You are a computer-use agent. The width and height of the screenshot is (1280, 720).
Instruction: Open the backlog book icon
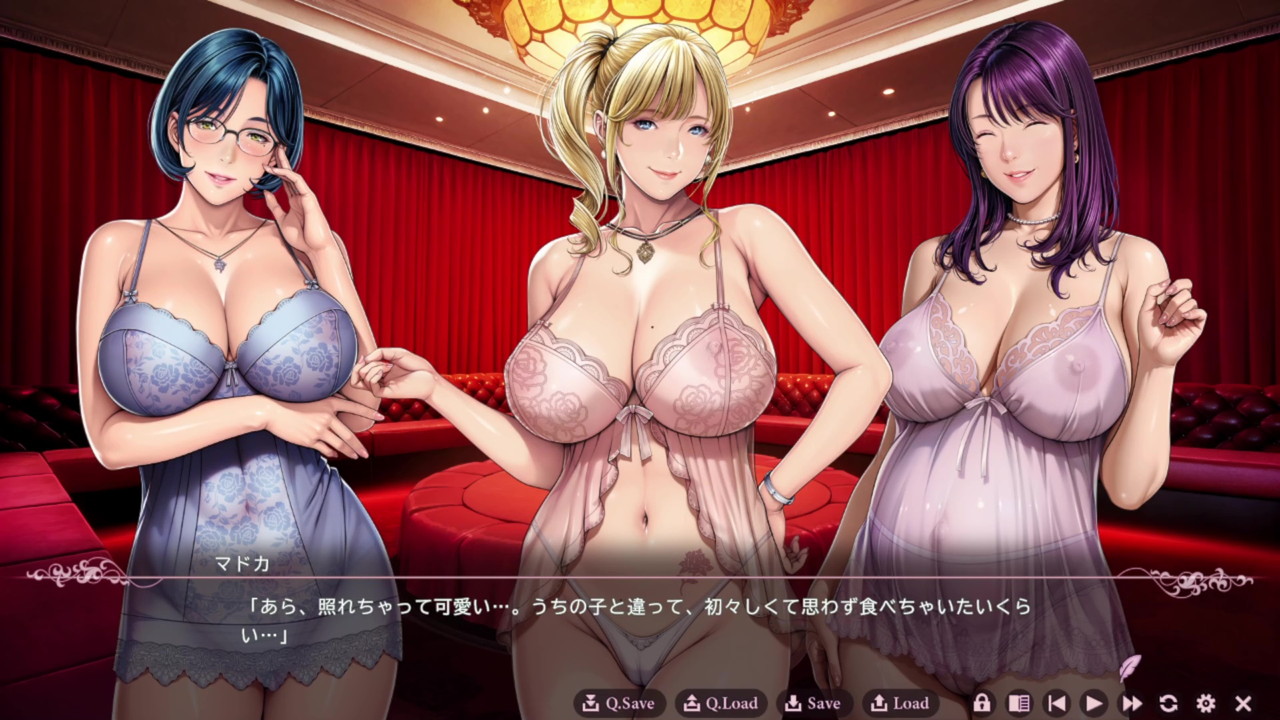click(1018, 703)
